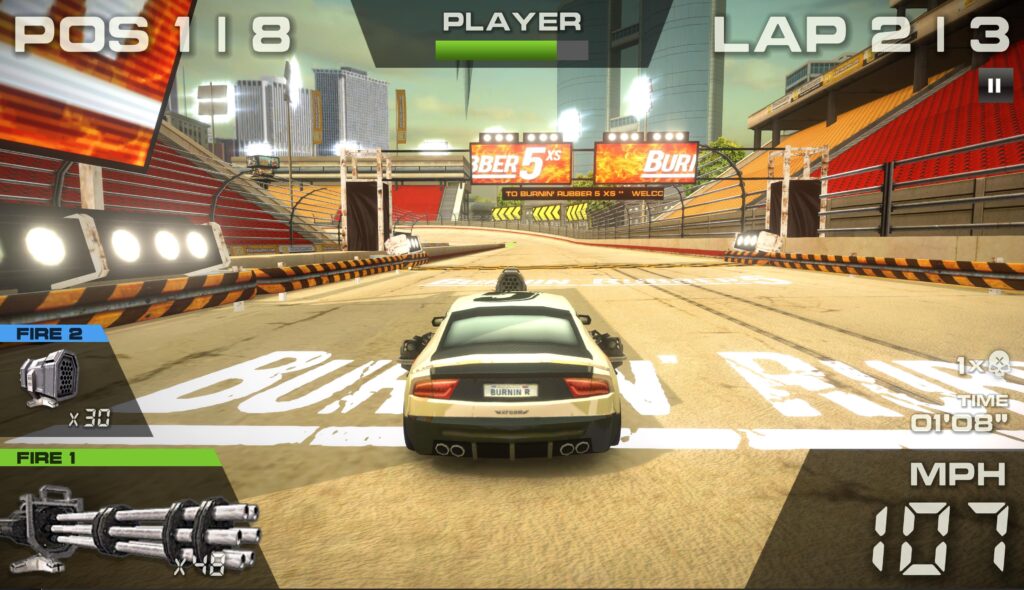1024x590 pixels.
Task: Fire the minigun under Fire 1
Action: (130, 527)
